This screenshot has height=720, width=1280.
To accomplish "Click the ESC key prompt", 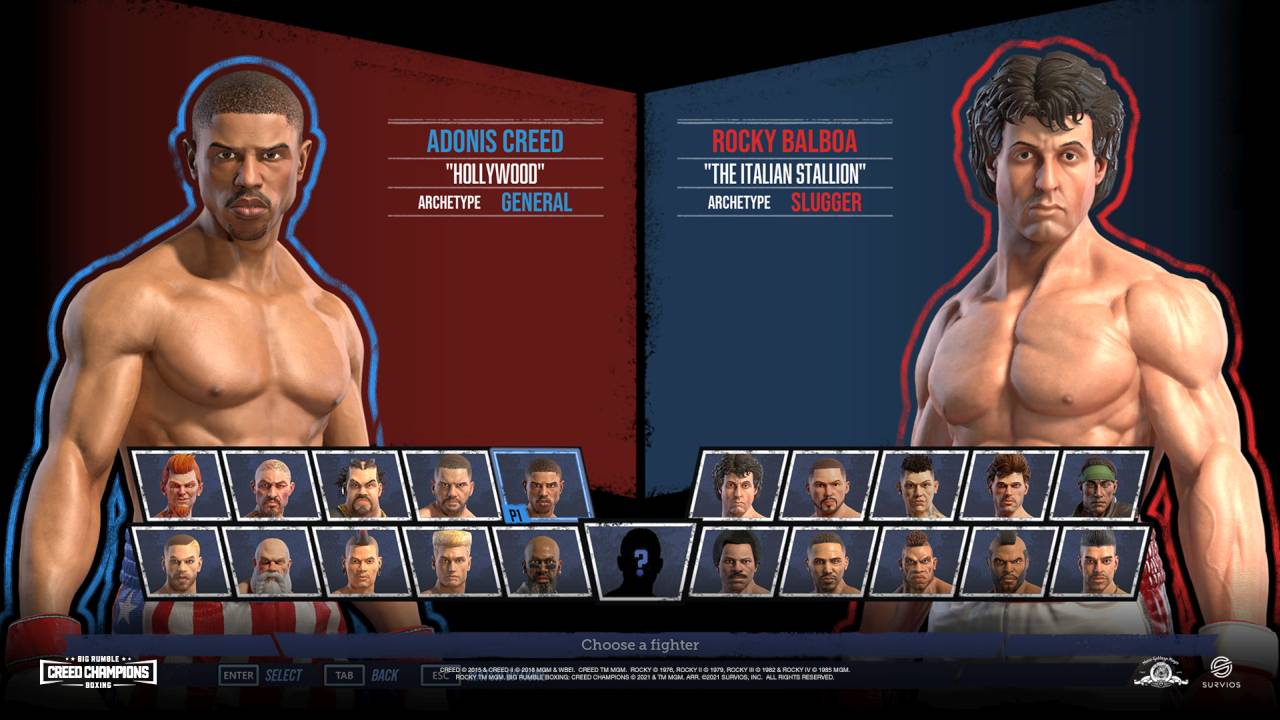I will coord(438,675).
